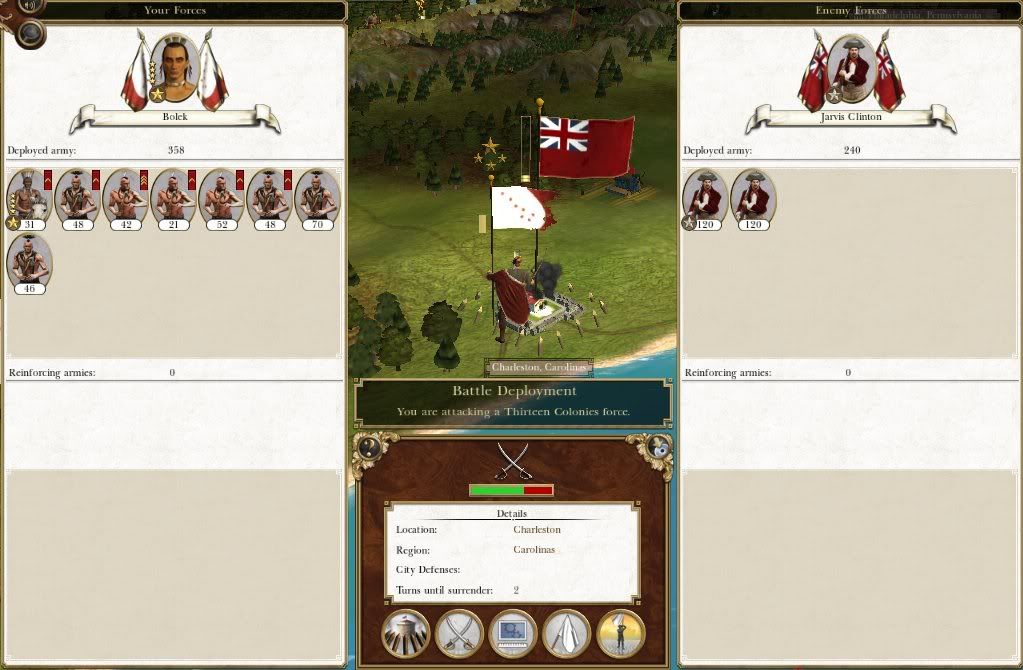Select the spear and white cloth button
This screenshot has width=1023, height=670.
click(567, 633)
